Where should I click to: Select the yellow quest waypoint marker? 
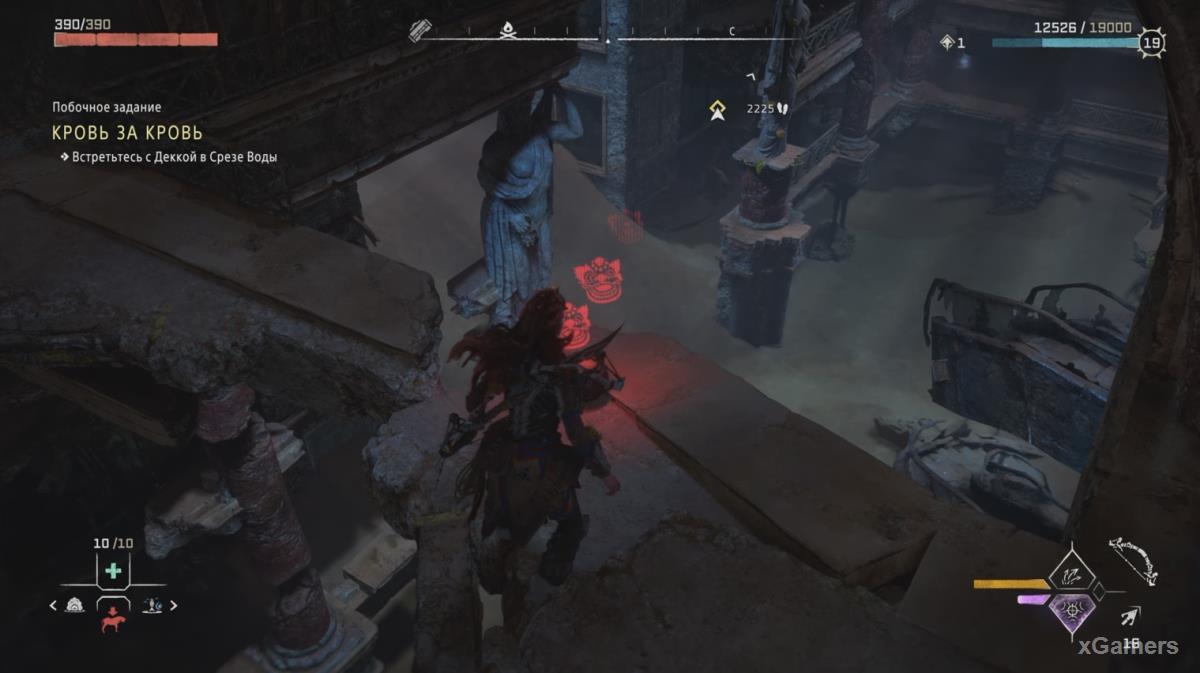pos(717,110)
